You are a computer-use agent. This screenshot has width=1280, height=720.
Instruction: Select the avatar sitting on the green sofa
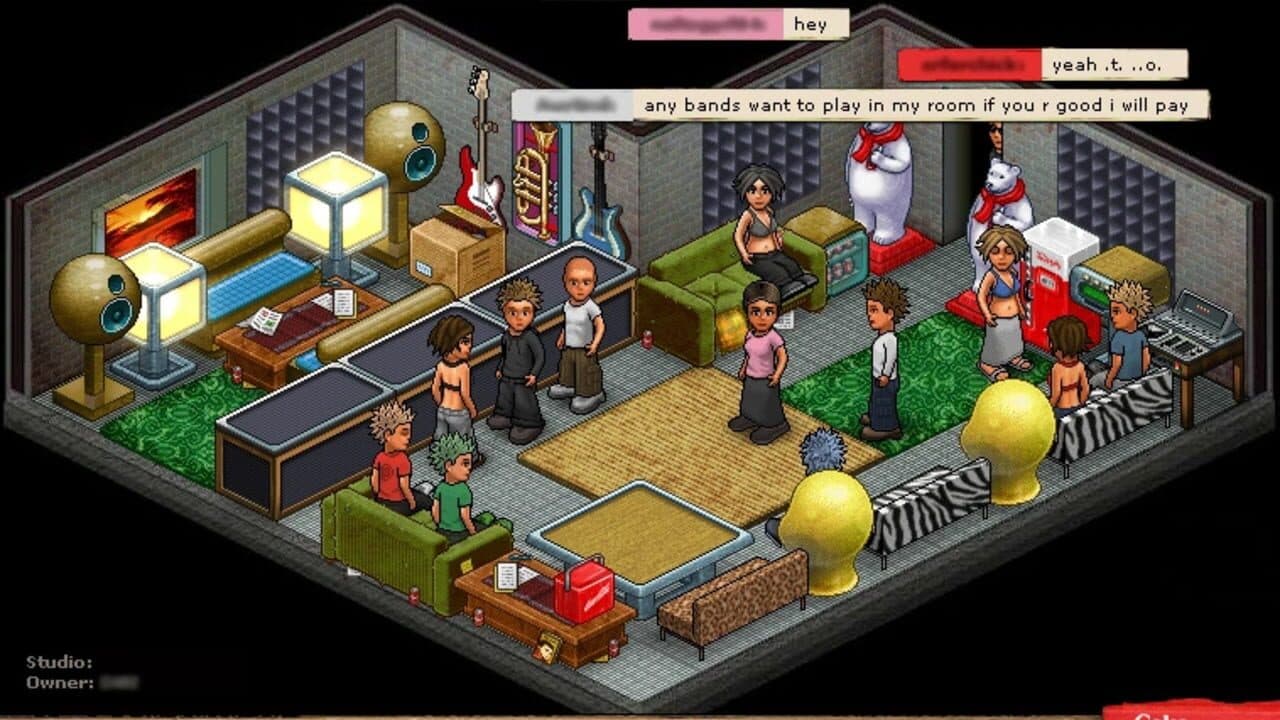[760, 225]
